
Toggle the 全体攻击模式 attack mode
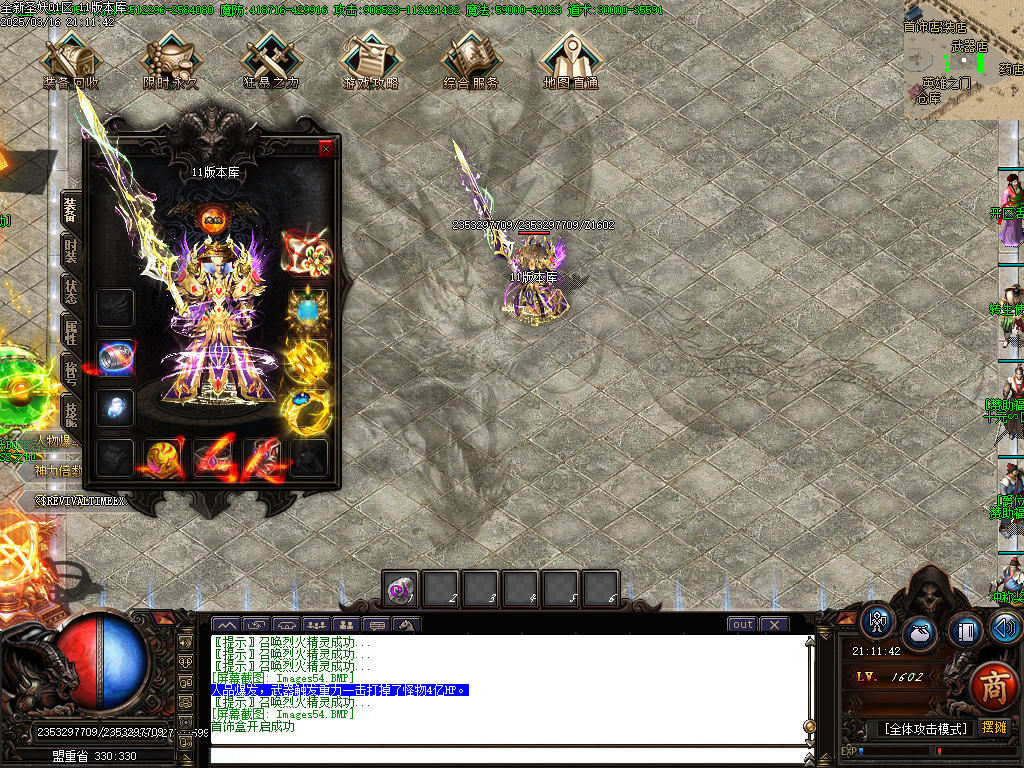point(925,728)
